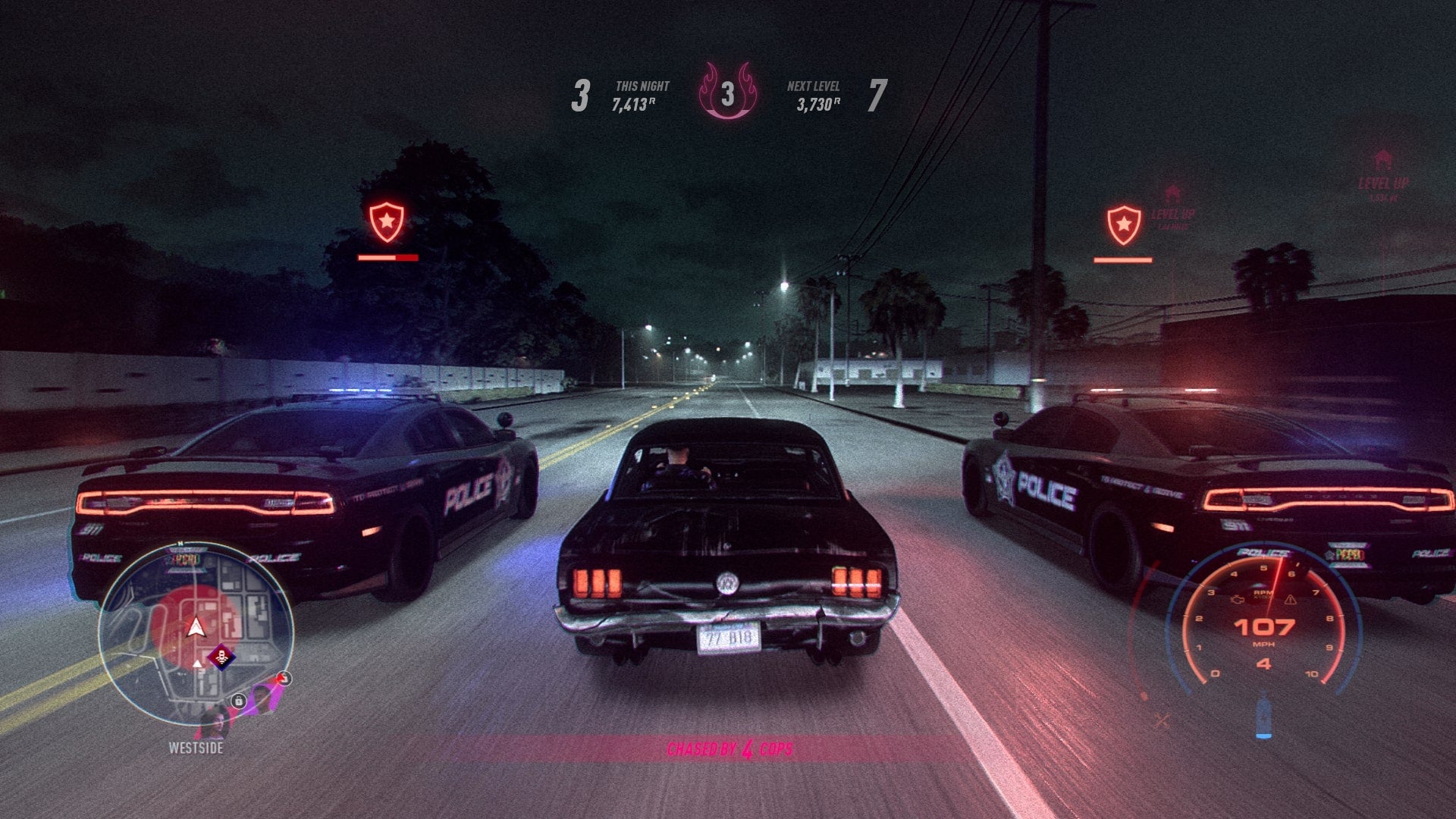Click the heat level flame icon
Screen dimensions: 1456x819
(x=726, y=91)
